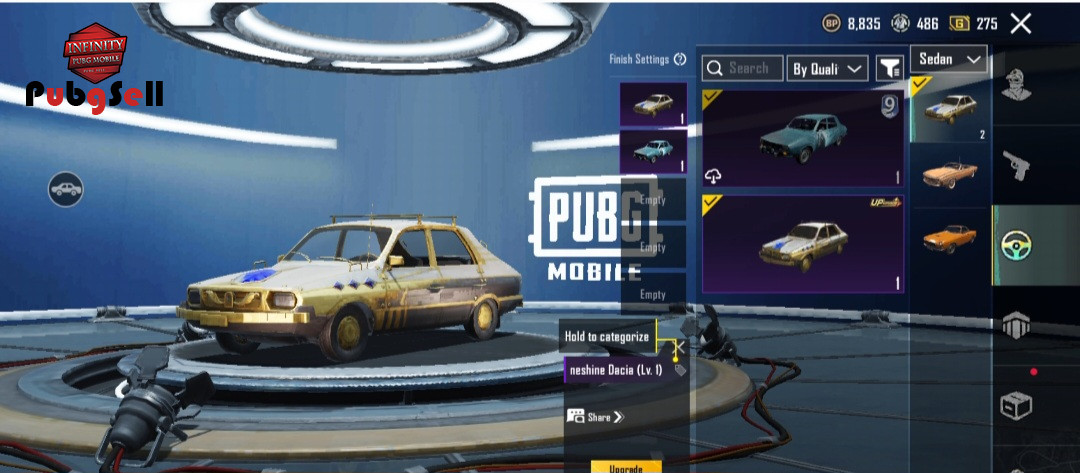Open the filter funnel options

click(889, 68)
